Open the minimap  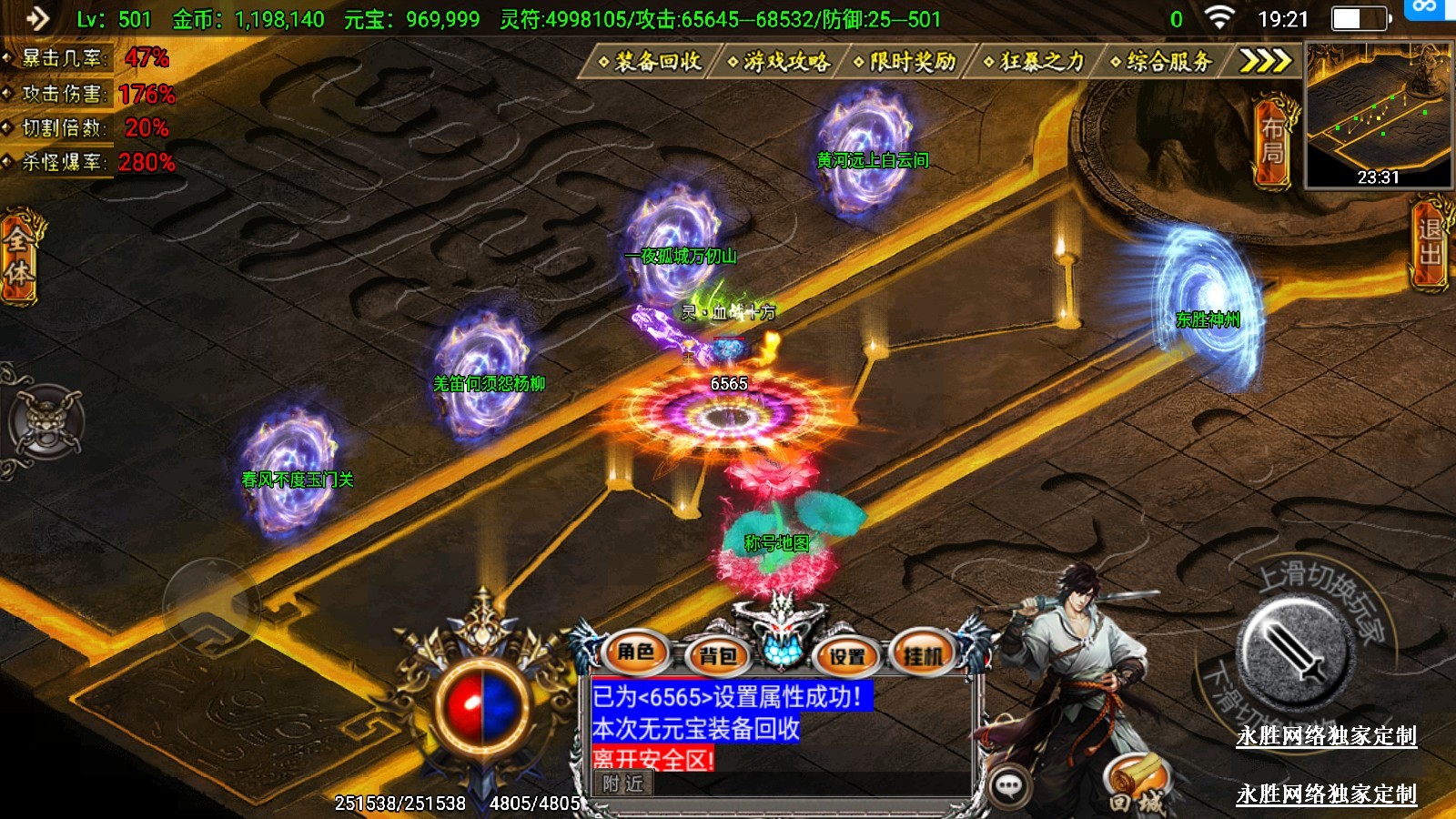pyautogui.click(x=1378, y=116)
